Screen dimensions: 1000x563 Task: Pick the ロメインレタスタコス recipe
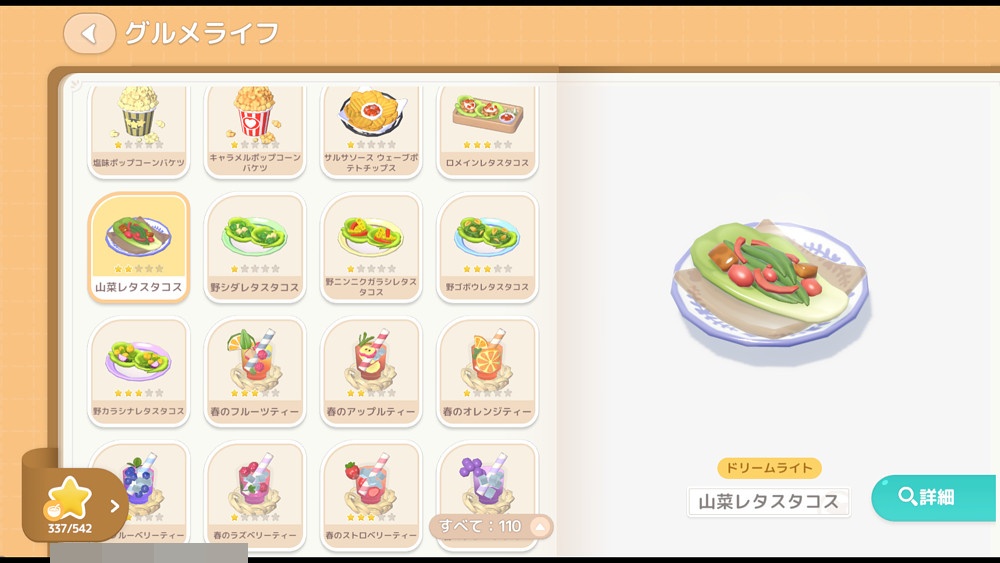coord(488,129)
